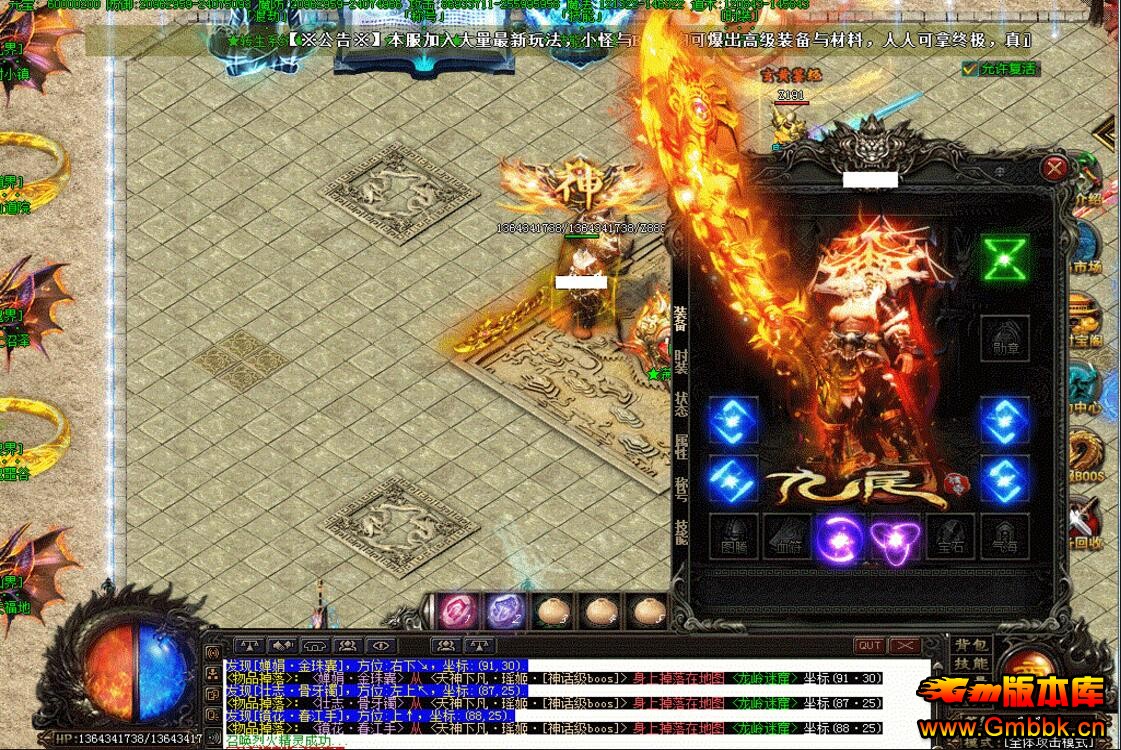
Task: Toggle the 允许复活 allow-revive checkbox
Action: [968, 69]
